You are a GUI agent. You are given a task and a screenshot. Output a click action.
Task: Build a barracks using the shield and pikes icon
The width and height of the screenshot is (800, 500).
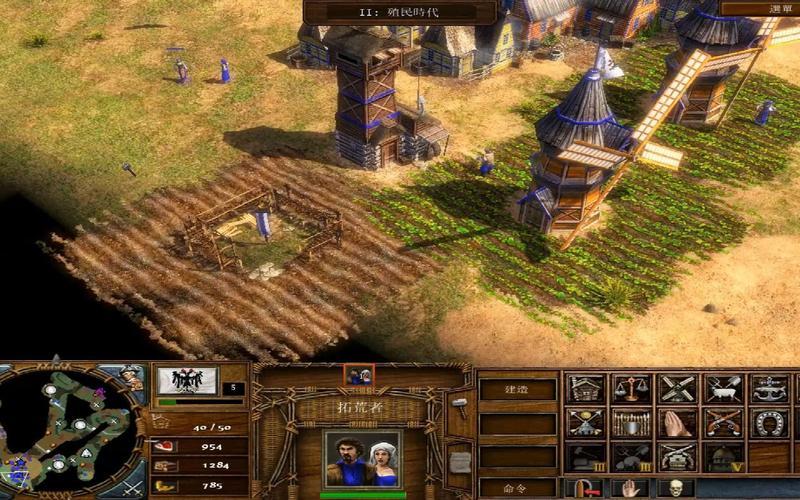click(631, 422)
